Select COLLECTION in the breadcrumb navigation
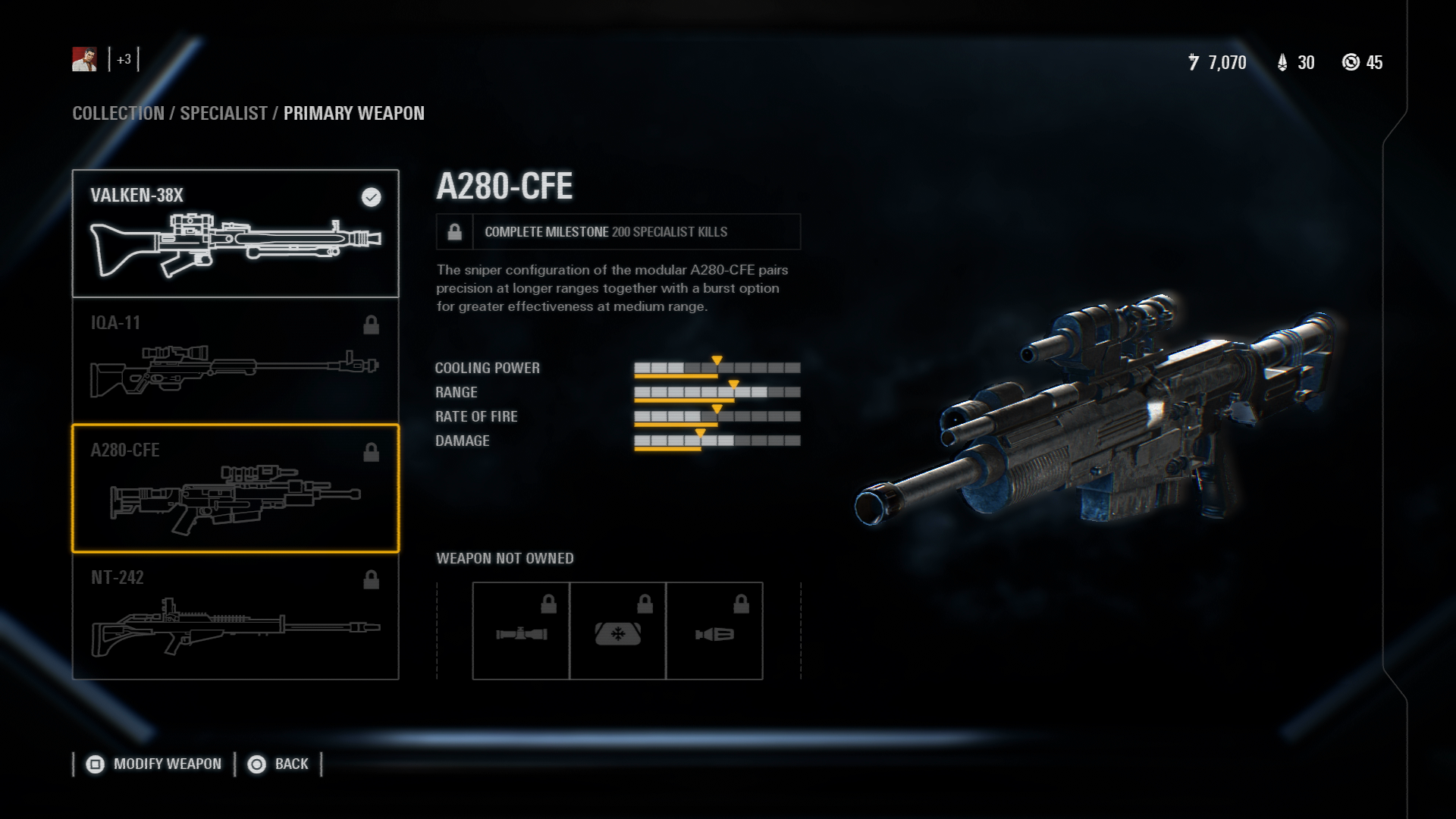This screenshot has height=819, width=1456. [118, 114]
